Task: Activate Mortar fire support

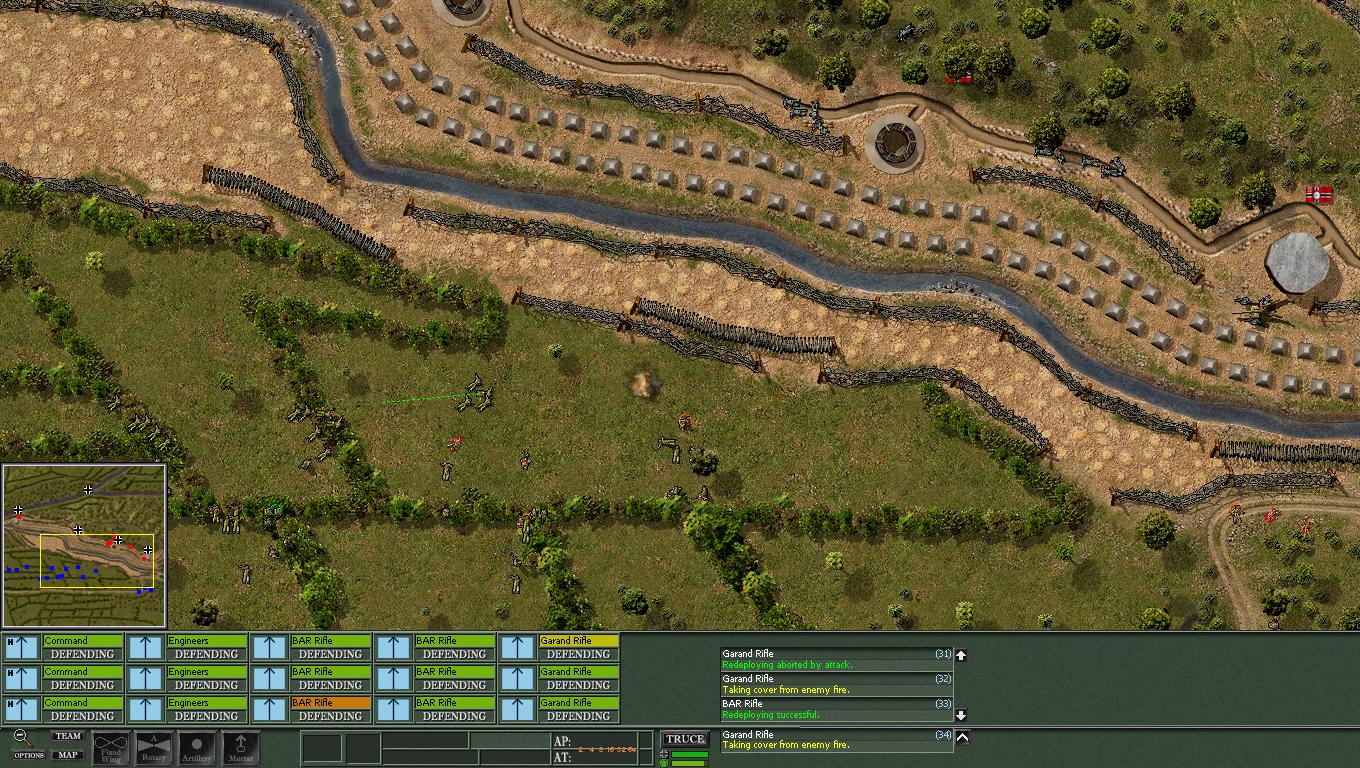Action: coord(240,748)
